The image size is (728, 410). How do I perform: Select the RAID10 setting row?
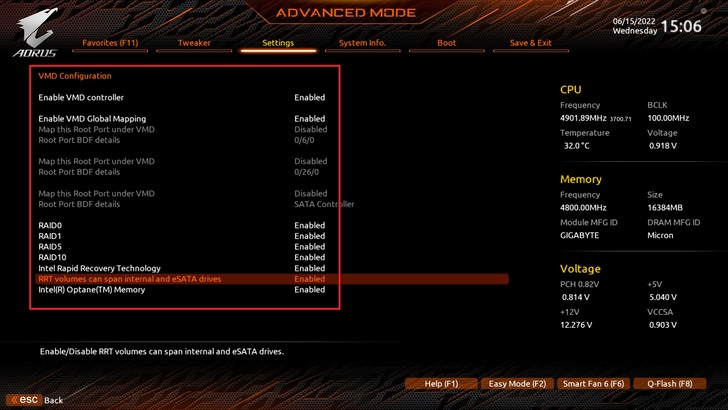52,258
